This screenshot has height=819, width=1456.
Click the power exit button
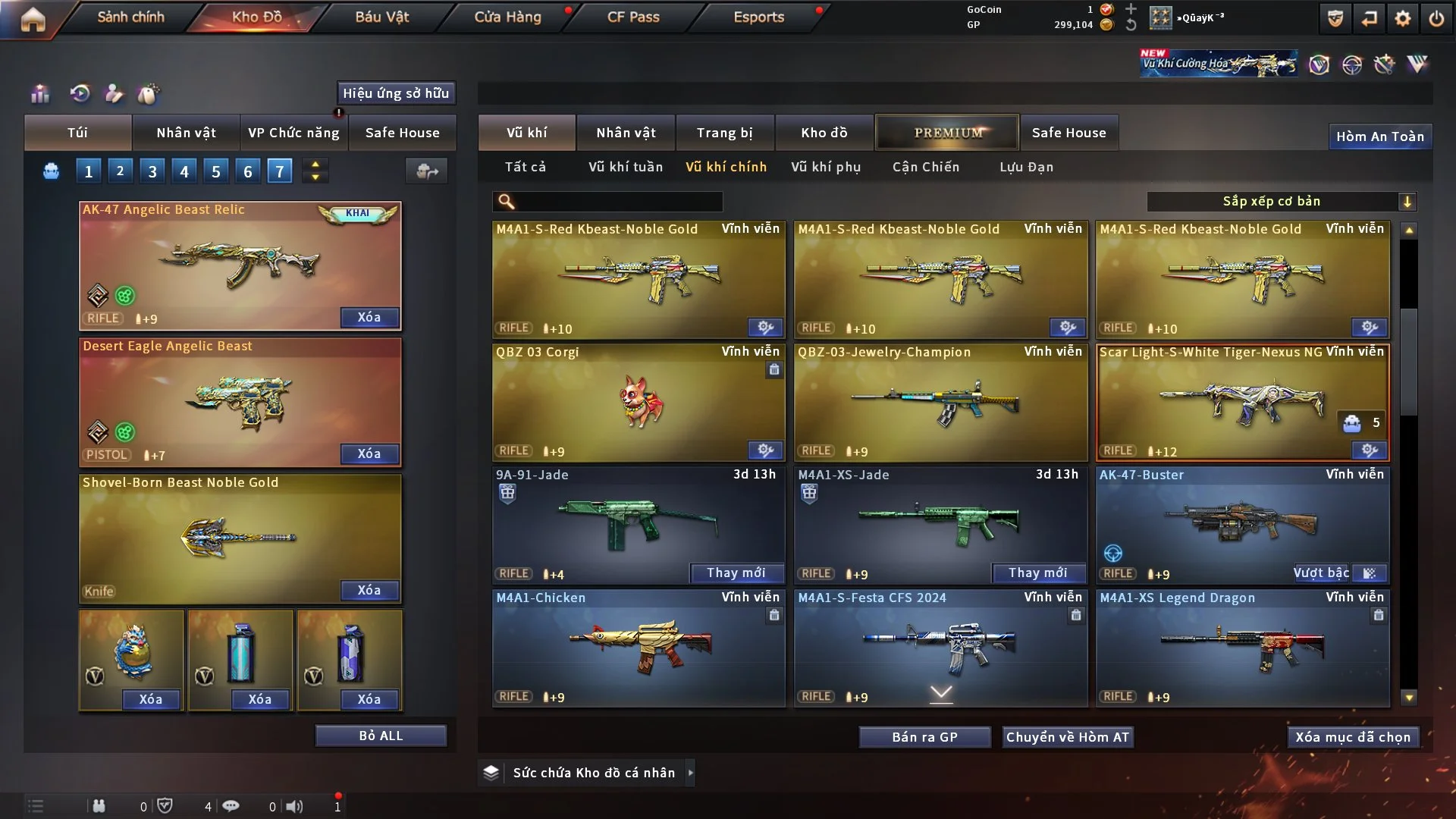[1436, 18]
